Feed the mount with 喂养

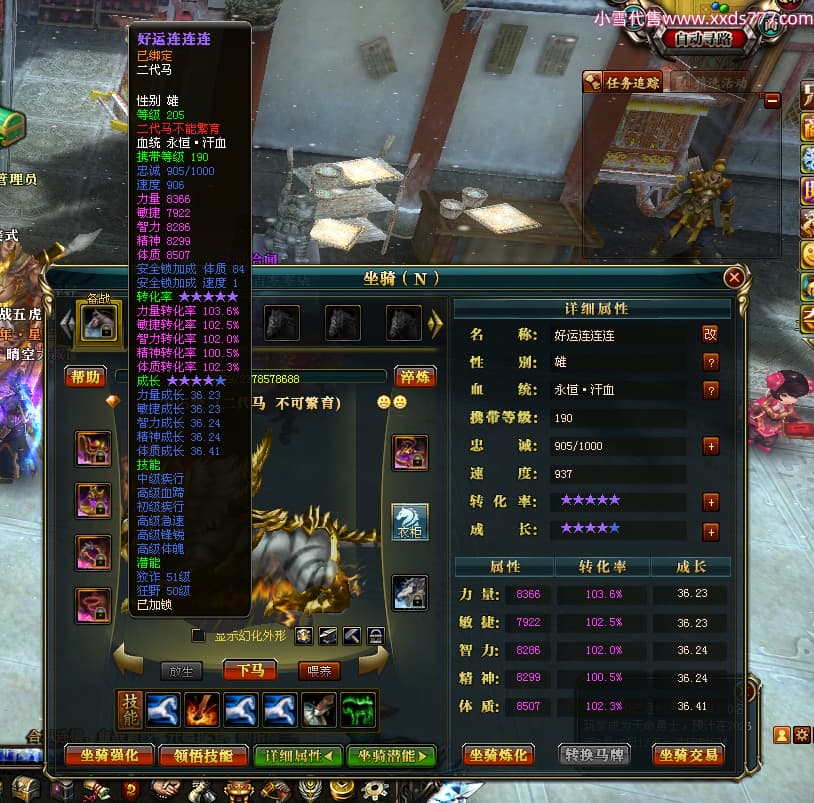click(x=320, y=670)
